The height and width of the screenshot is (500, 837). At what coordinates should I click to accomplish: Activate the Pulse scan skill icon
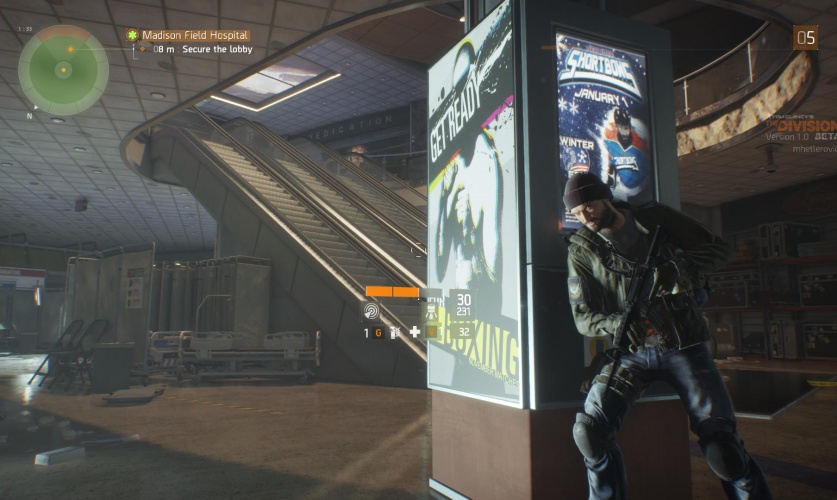pyautogui.click(x=371, y=311)
